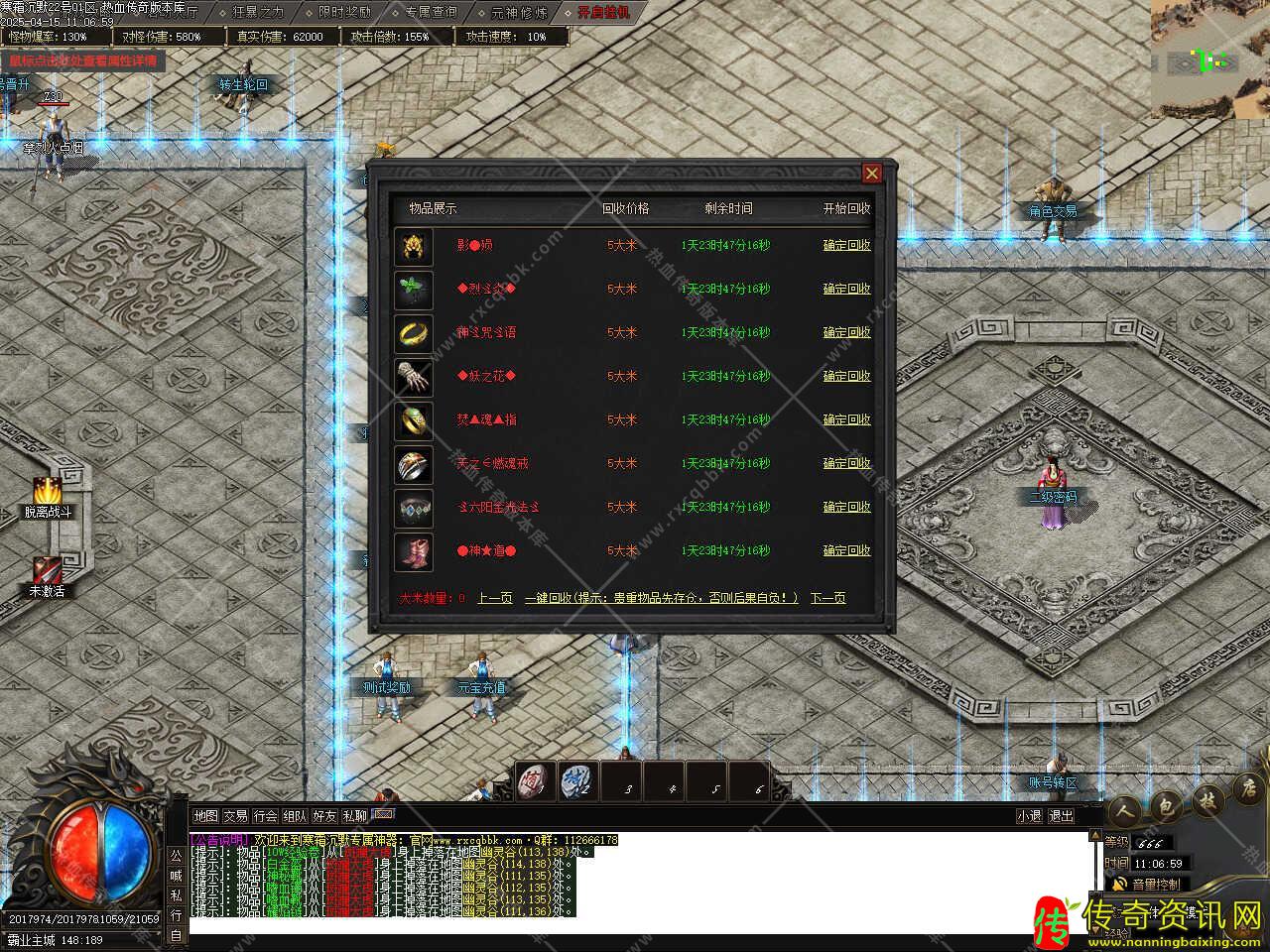1270x952 pixels.
Task: Click the 退出 exit button
Action: click(x=1061, y=816)
